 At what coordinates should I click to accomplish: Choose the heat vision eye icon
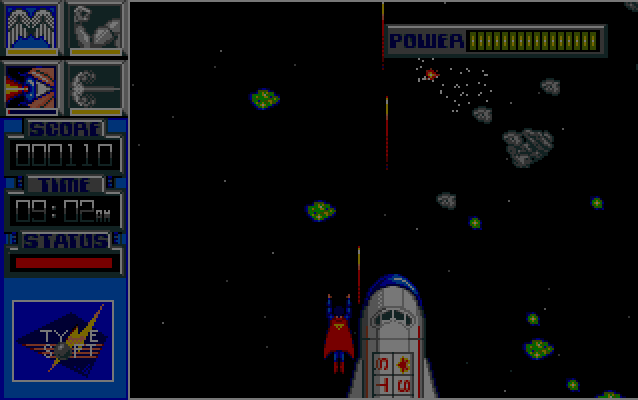(31, 87)
